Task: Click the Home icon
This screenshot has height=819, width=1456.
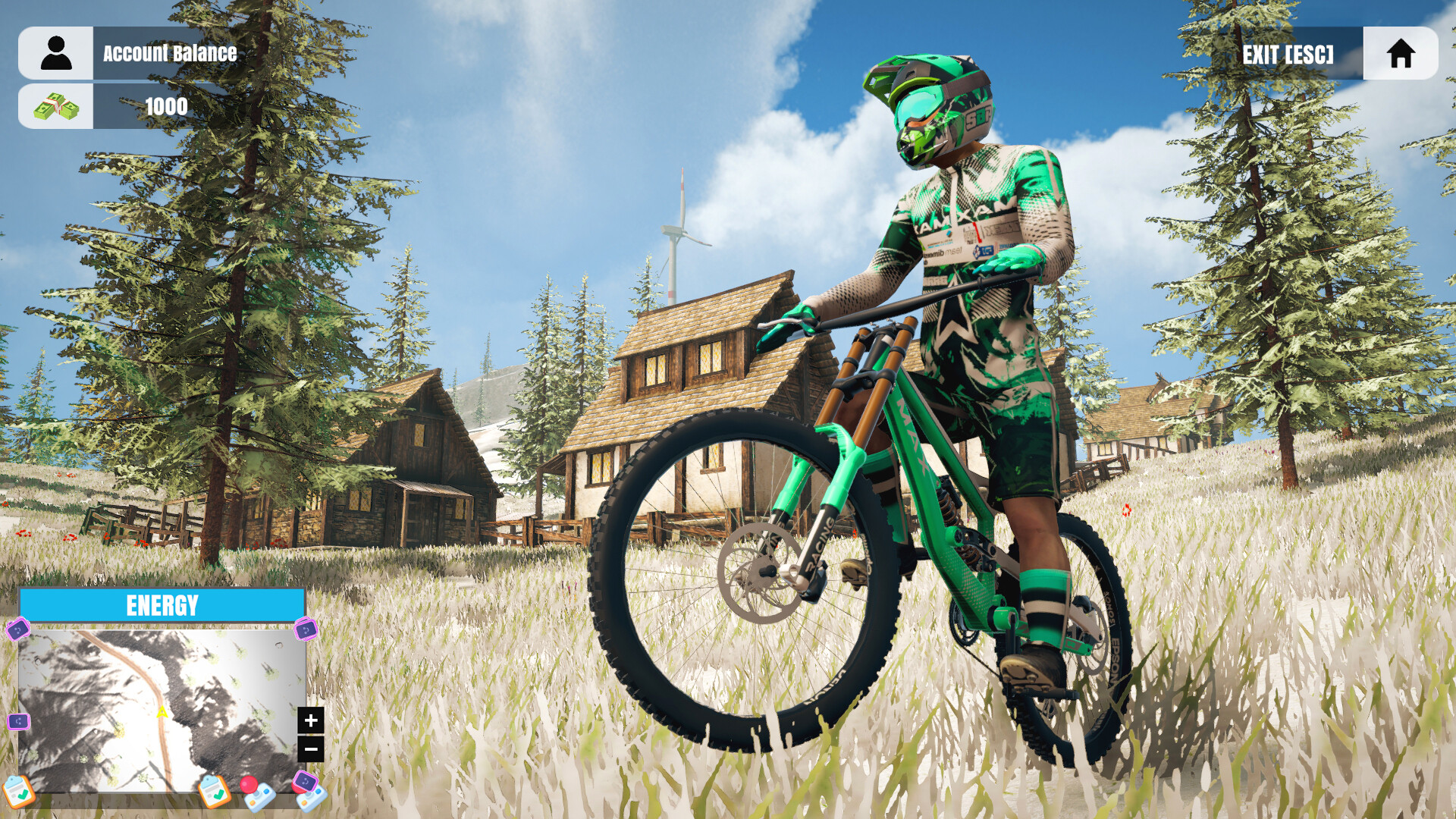Action: pos(1401,55)
